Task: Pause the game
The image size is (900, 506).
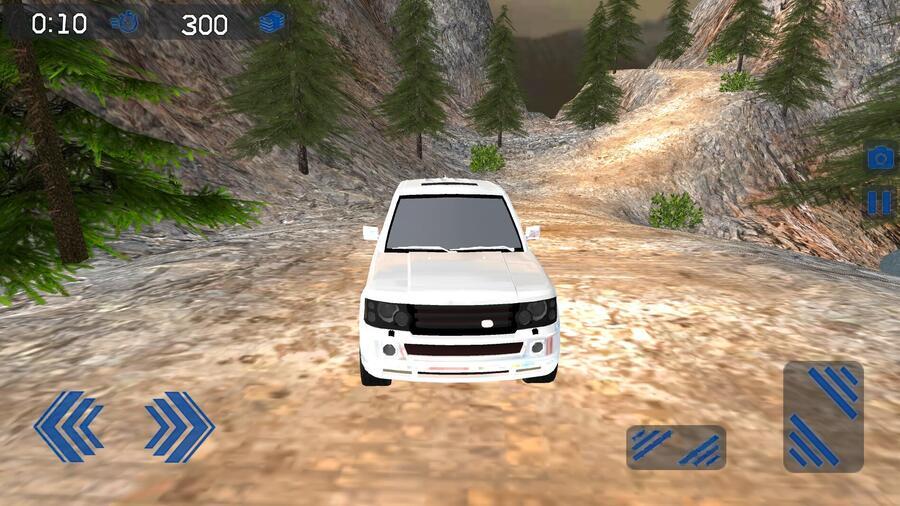Action: tap(879, 203)
